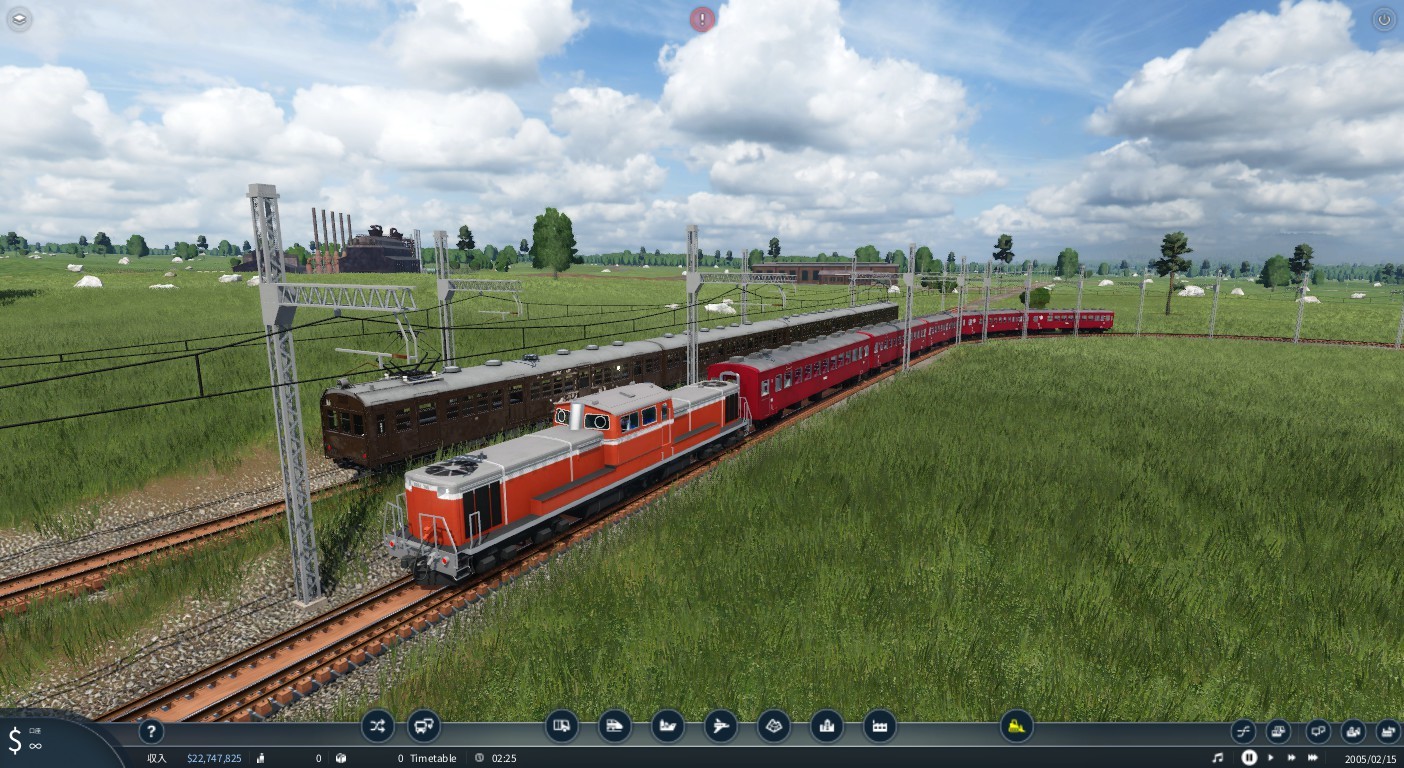1404x768 pixels.
Task: Activate the yellow bulldozer tool
Action: pos(1016,725)
